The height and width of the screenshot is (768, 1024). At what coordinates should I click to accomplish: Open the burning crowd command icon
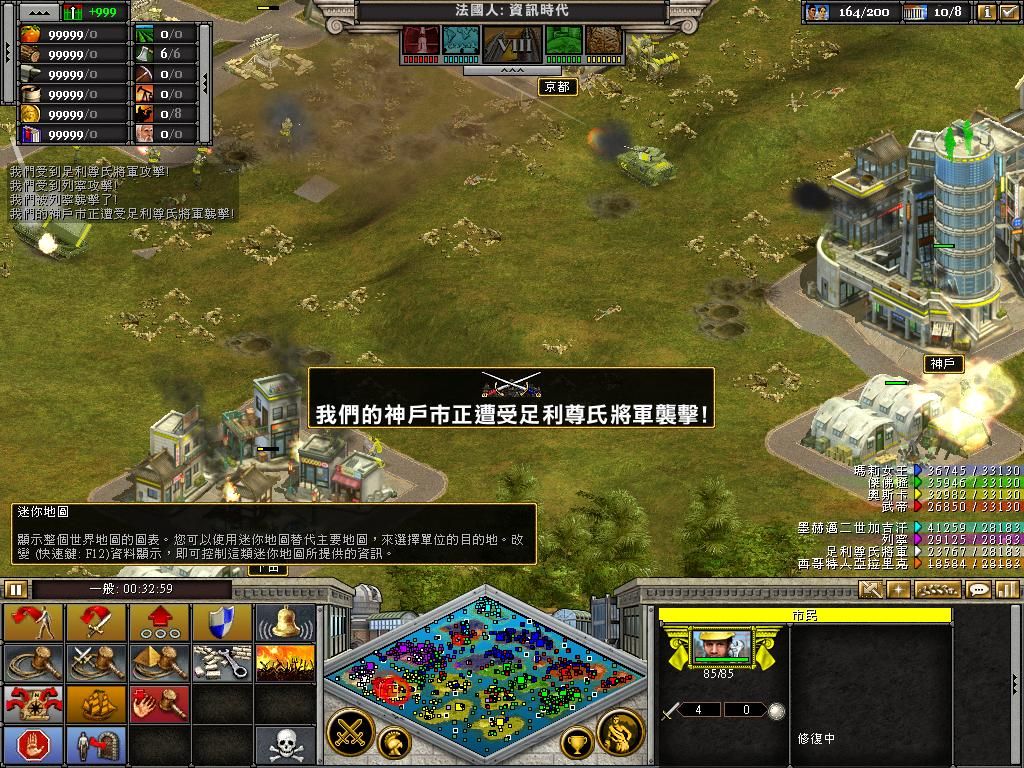284,662
